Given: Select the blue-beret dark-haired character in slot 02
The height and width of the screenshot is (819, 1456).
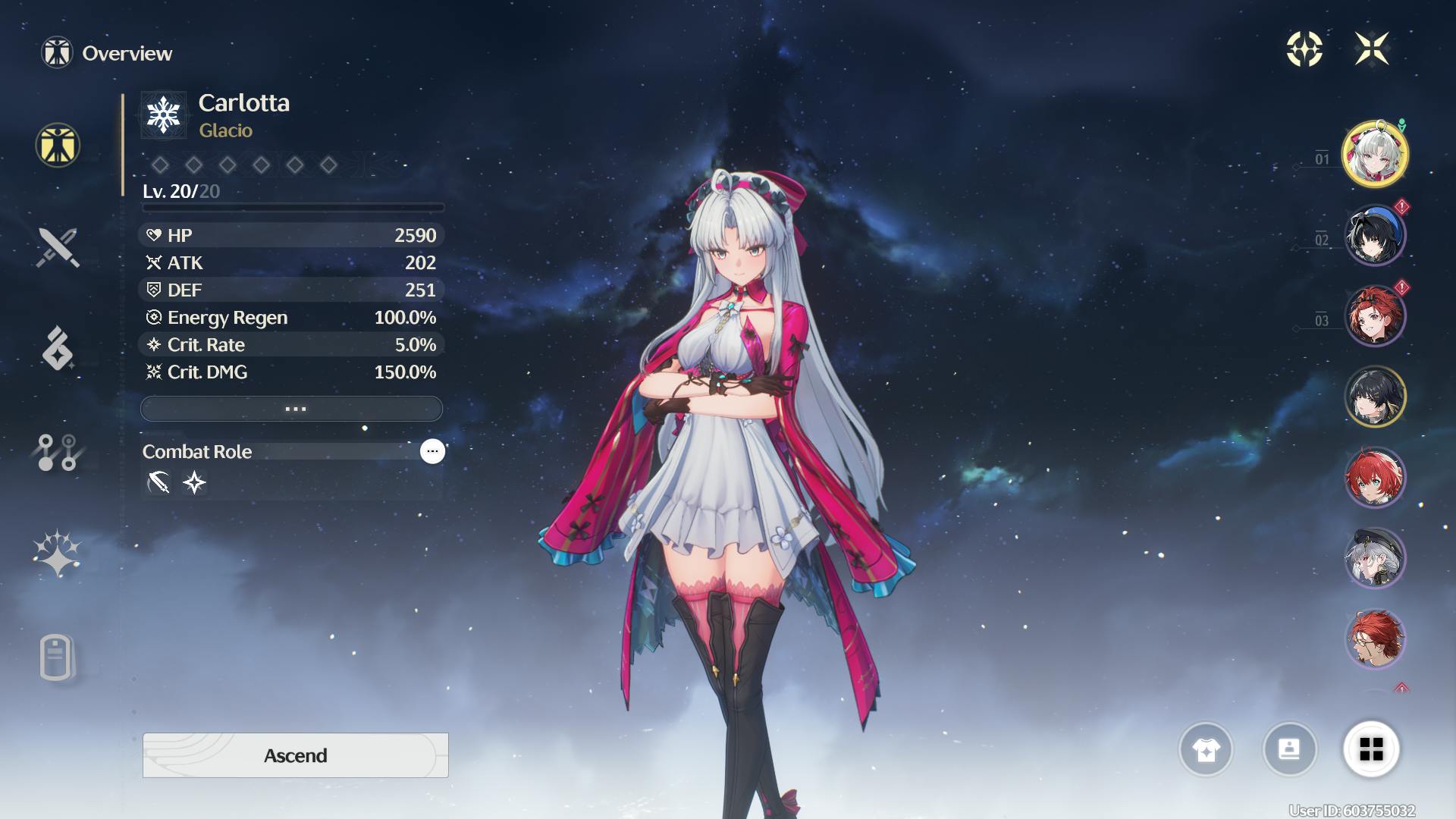Looking at the screenshot, I should coord(1374,235).
